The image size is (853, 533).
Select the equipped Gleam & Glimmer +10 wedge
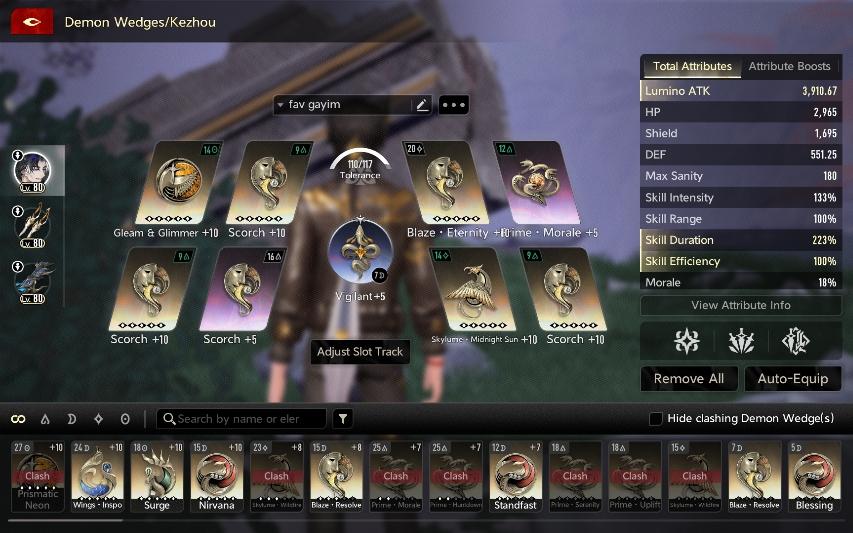coord(169,183)
